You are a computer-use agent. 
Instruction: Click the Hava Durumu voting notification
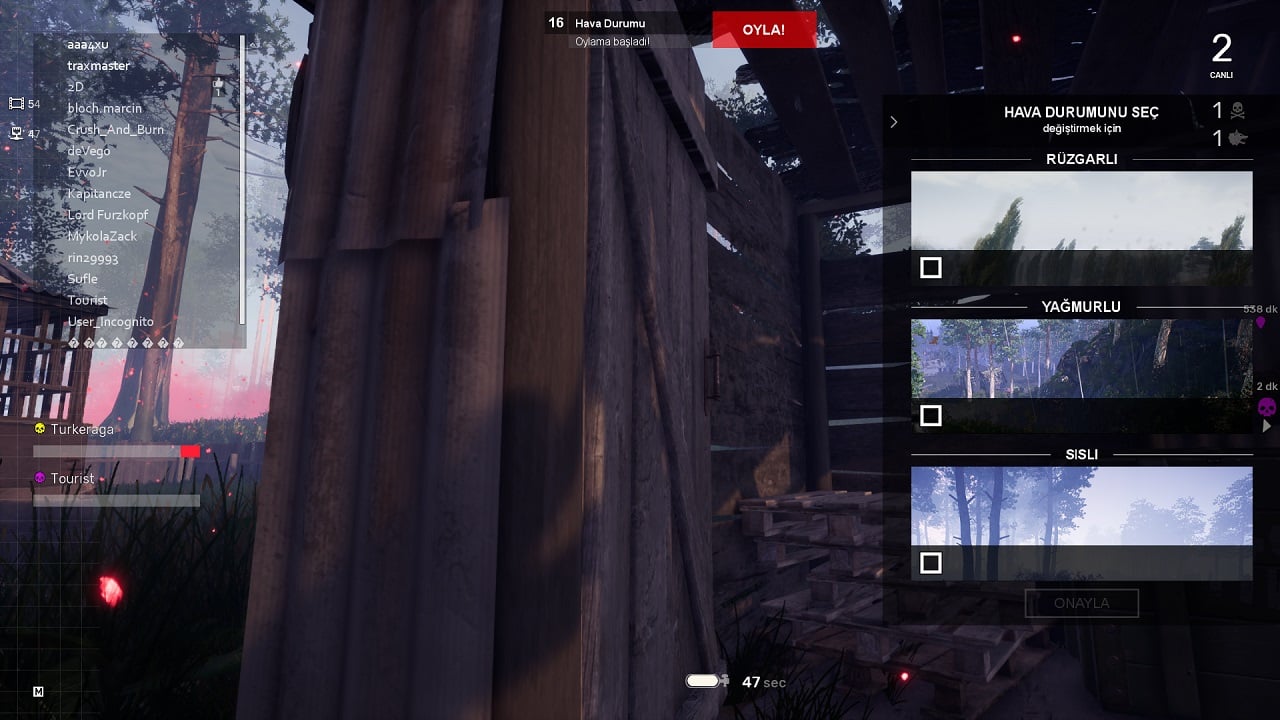click(x=610, y=31)
